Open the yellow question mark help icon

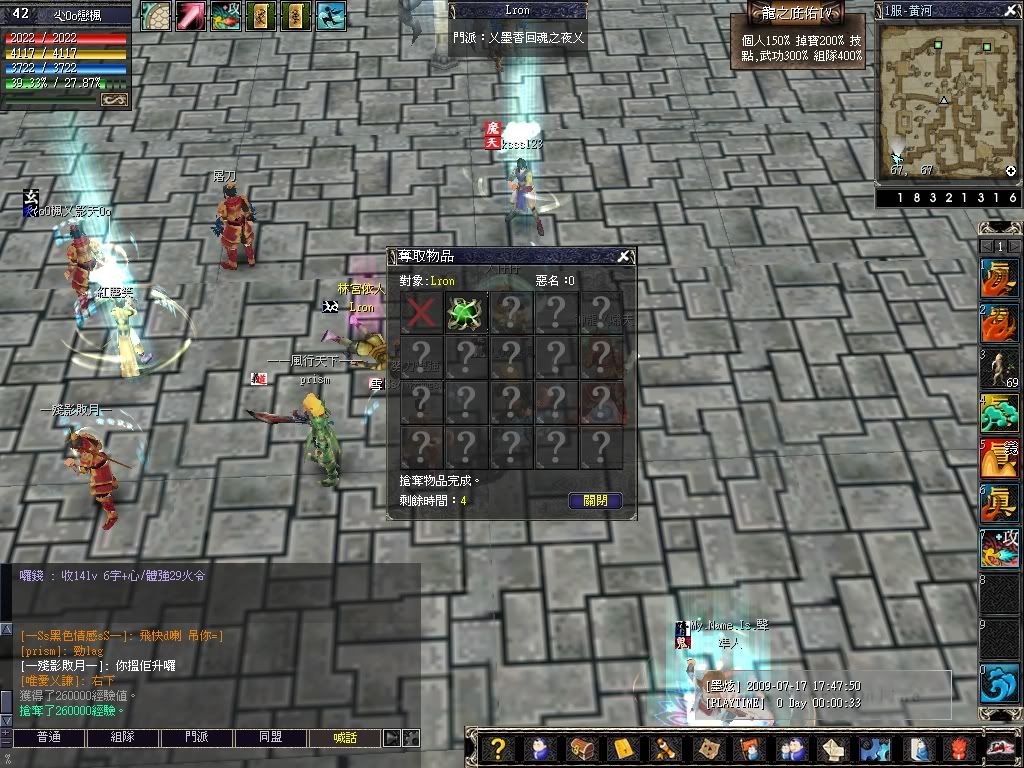click(498, 749)
